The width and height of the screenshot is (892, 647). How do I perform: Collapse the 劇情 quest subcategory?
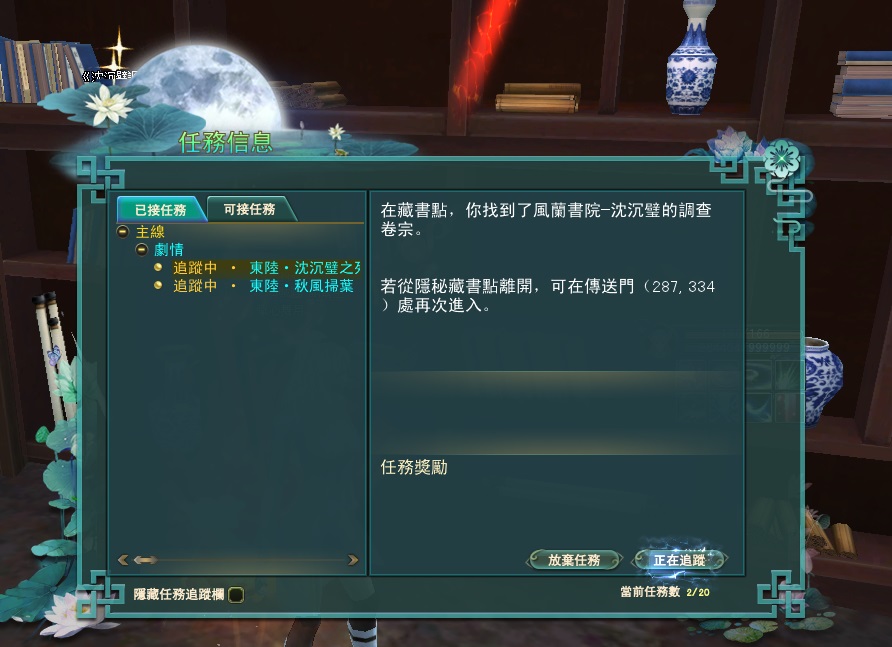[141, 249]
